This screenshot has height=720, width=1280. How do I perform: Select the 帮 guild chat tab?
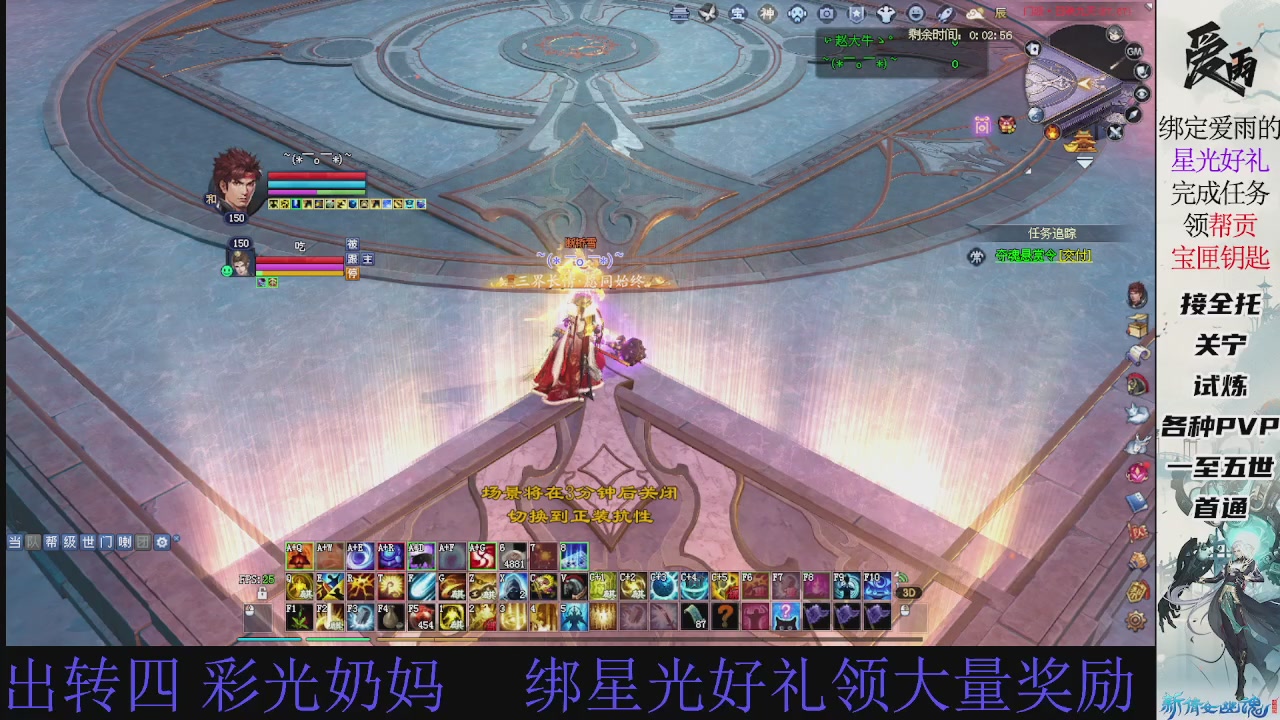pos(50,541)
